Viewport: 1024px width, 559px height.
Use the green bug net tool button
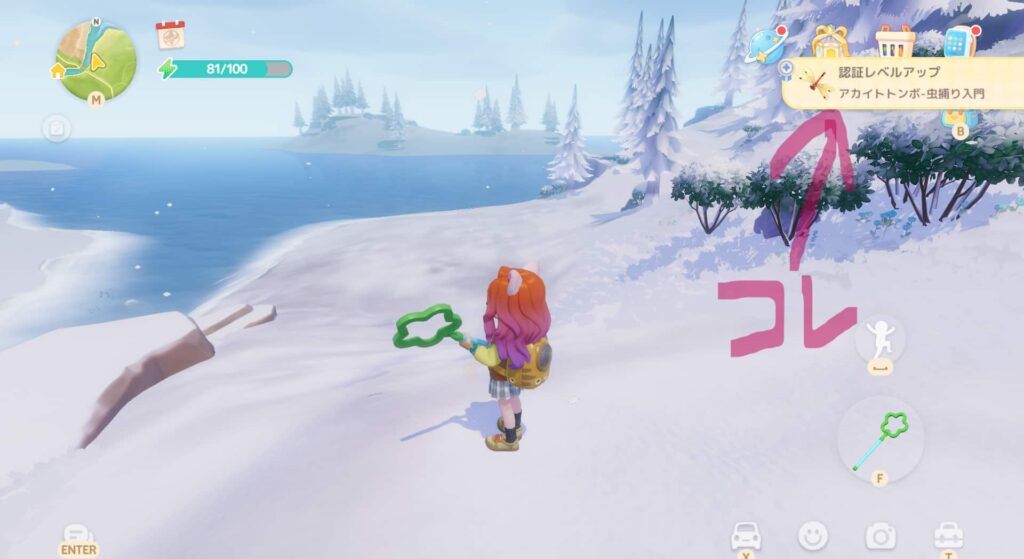[880, 440]
